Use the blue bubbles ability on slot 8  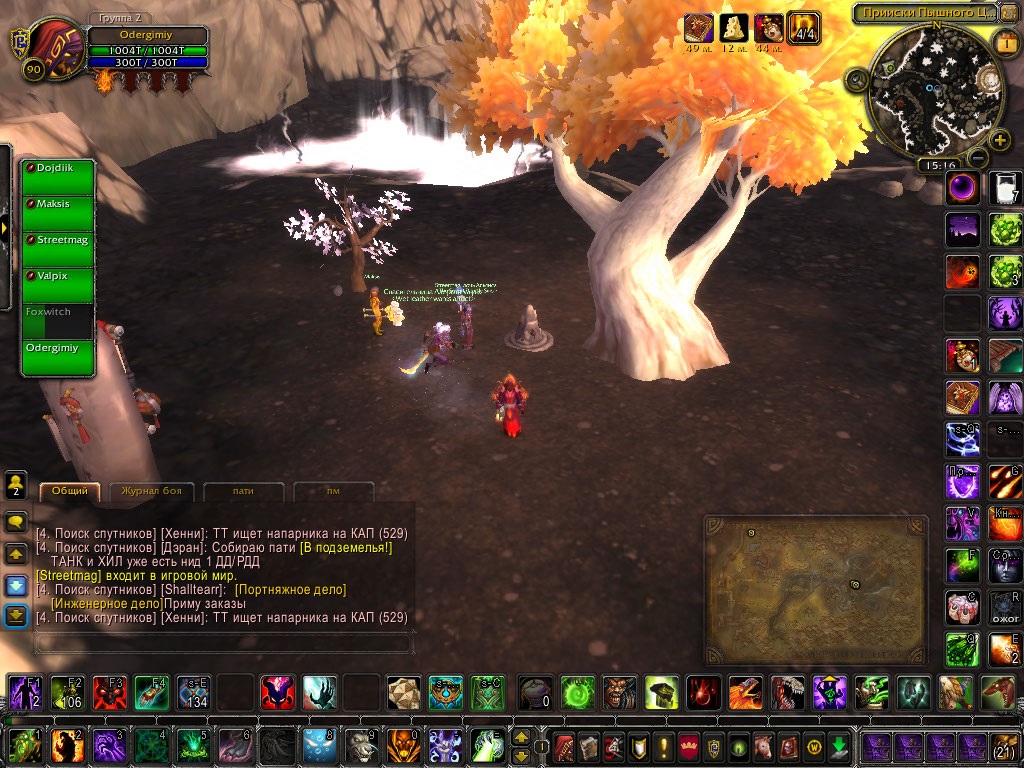pos(319,745)
